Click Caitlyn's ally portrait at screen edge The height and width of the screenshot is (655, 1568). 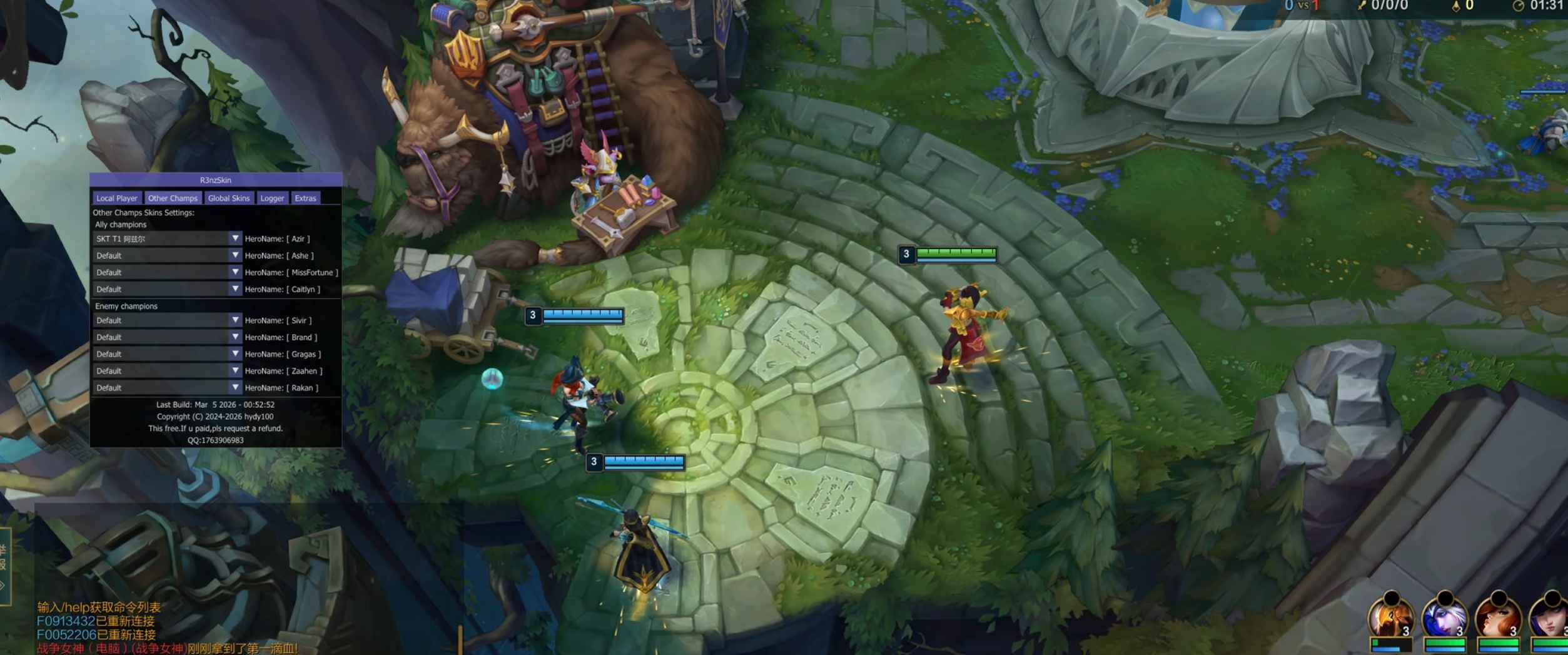coord(1552,617)
